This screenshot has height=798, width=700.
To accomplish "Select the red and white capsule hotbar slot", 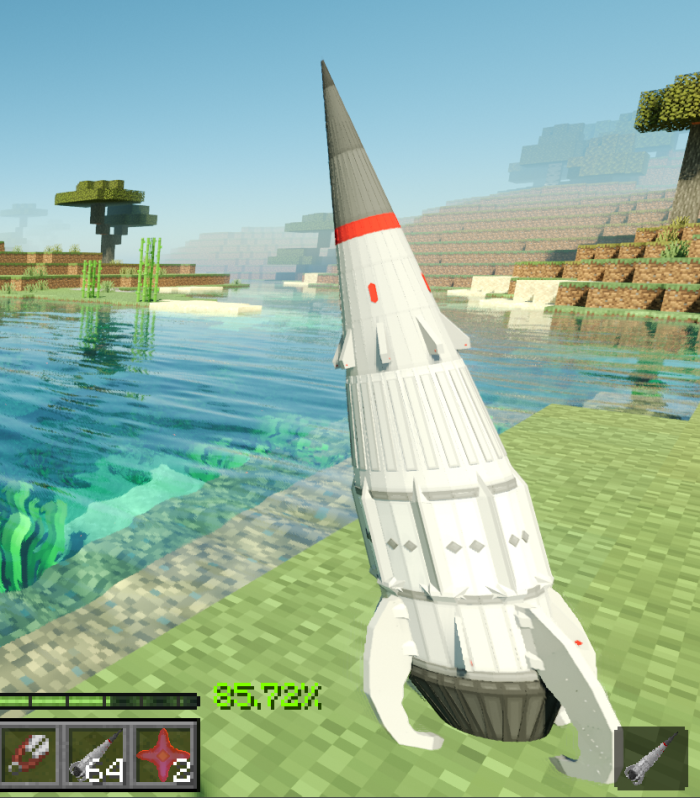I will tap(32, 754).
